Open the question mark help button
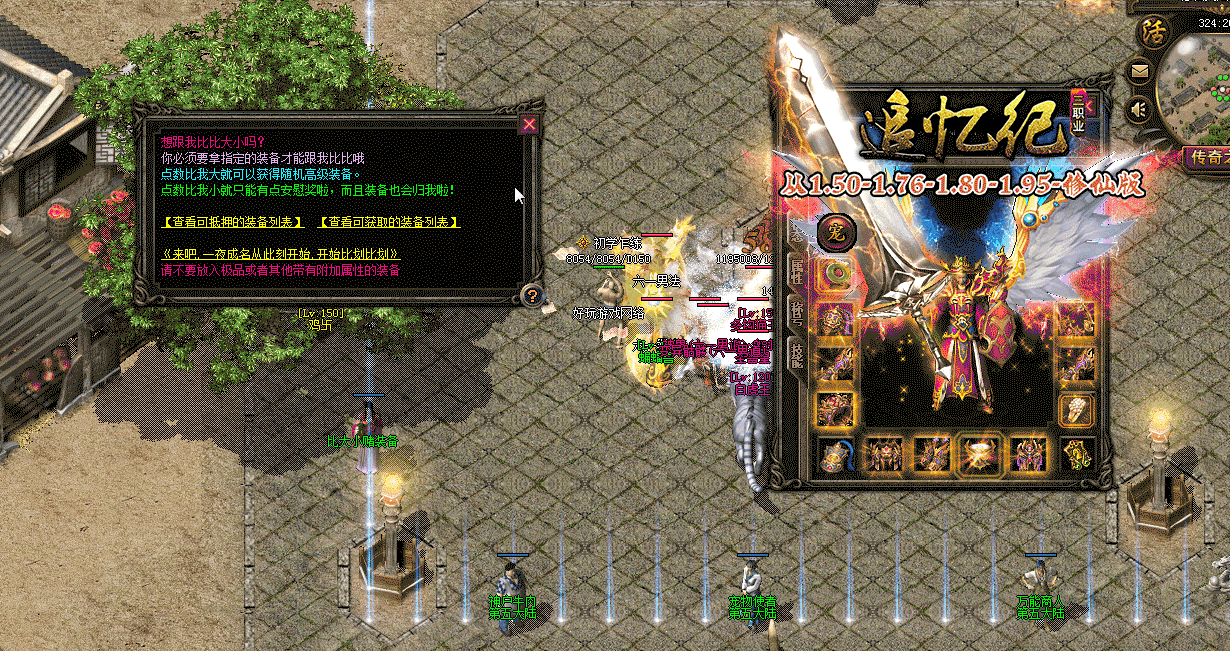This screenshot has height=651, width=1230. (532, 295)
